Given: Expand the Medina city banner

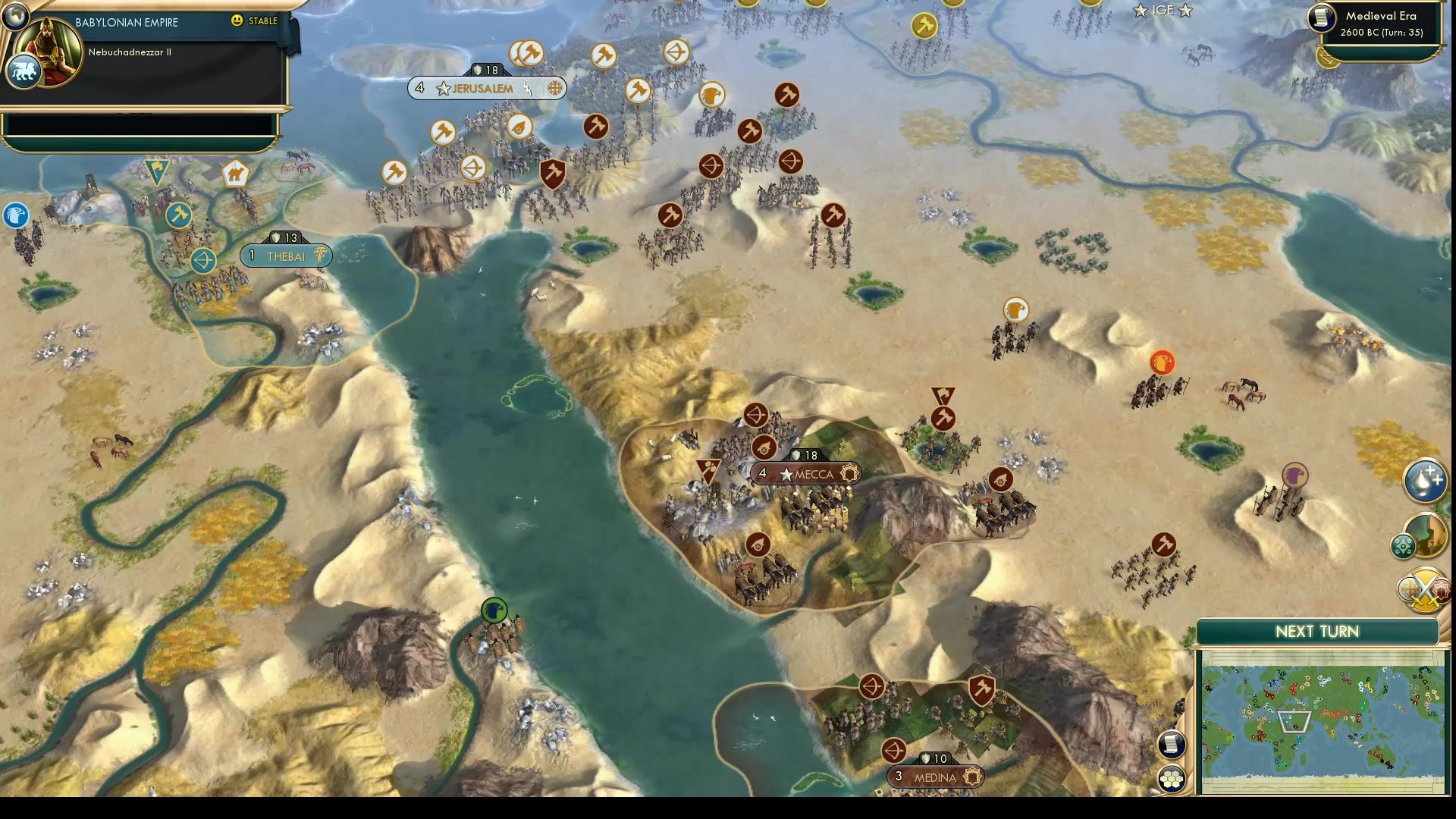Looking at the screenshot, I should [x=936, y=776].
